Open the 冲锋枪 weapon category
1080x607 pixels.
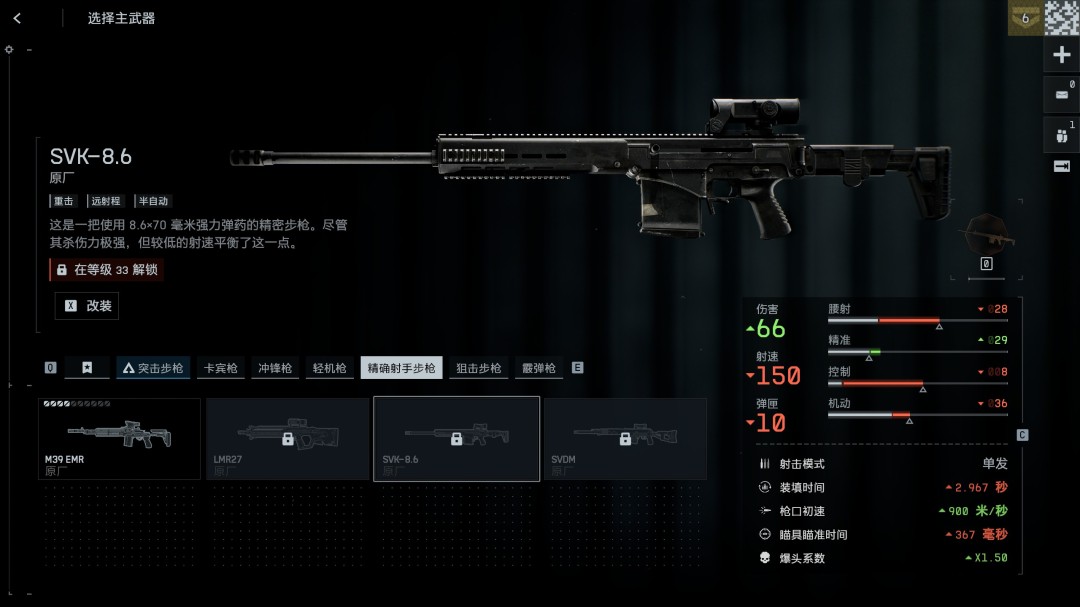point(275,368)
